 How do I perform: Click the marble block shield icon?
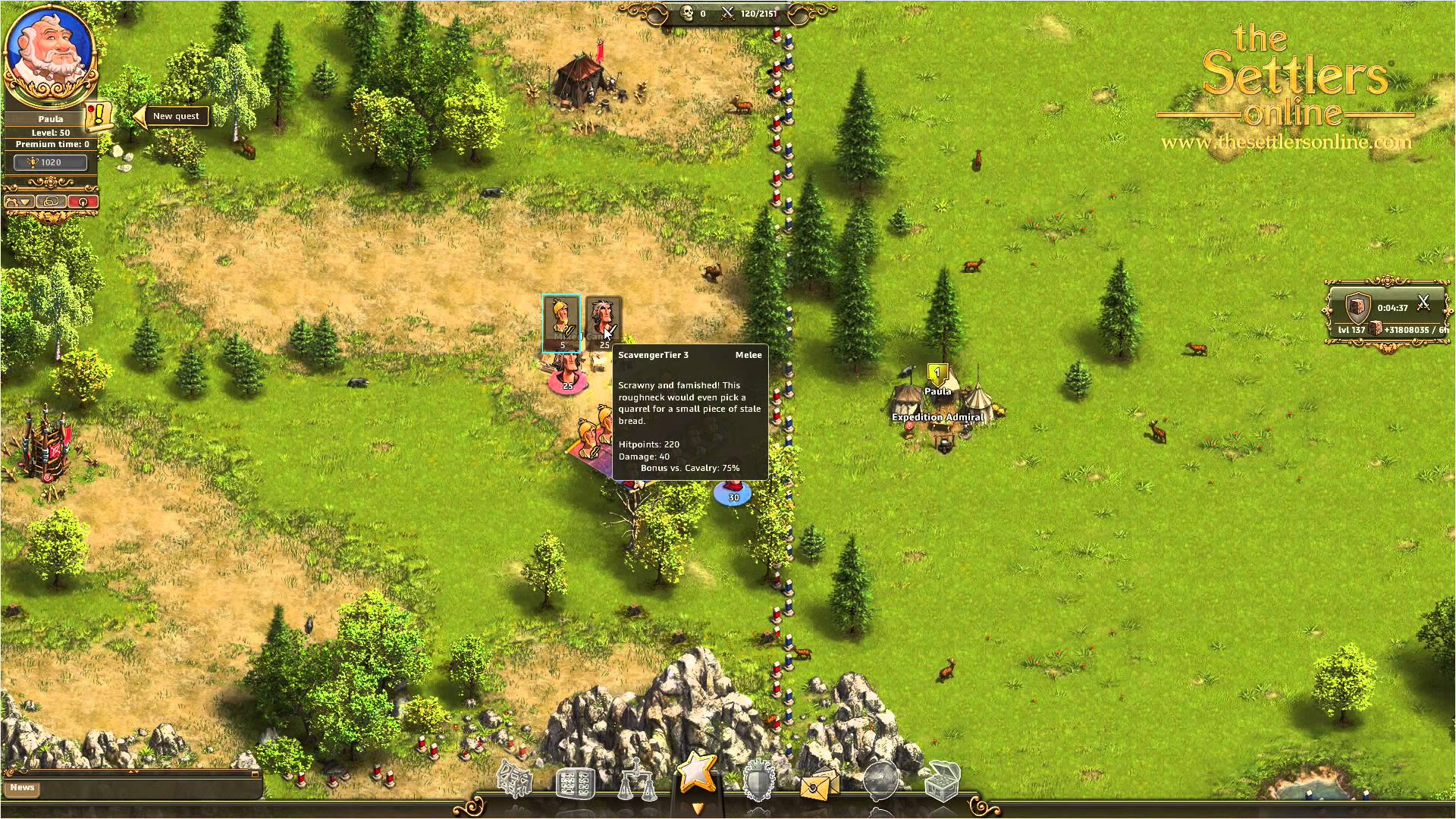[1356, 307]
